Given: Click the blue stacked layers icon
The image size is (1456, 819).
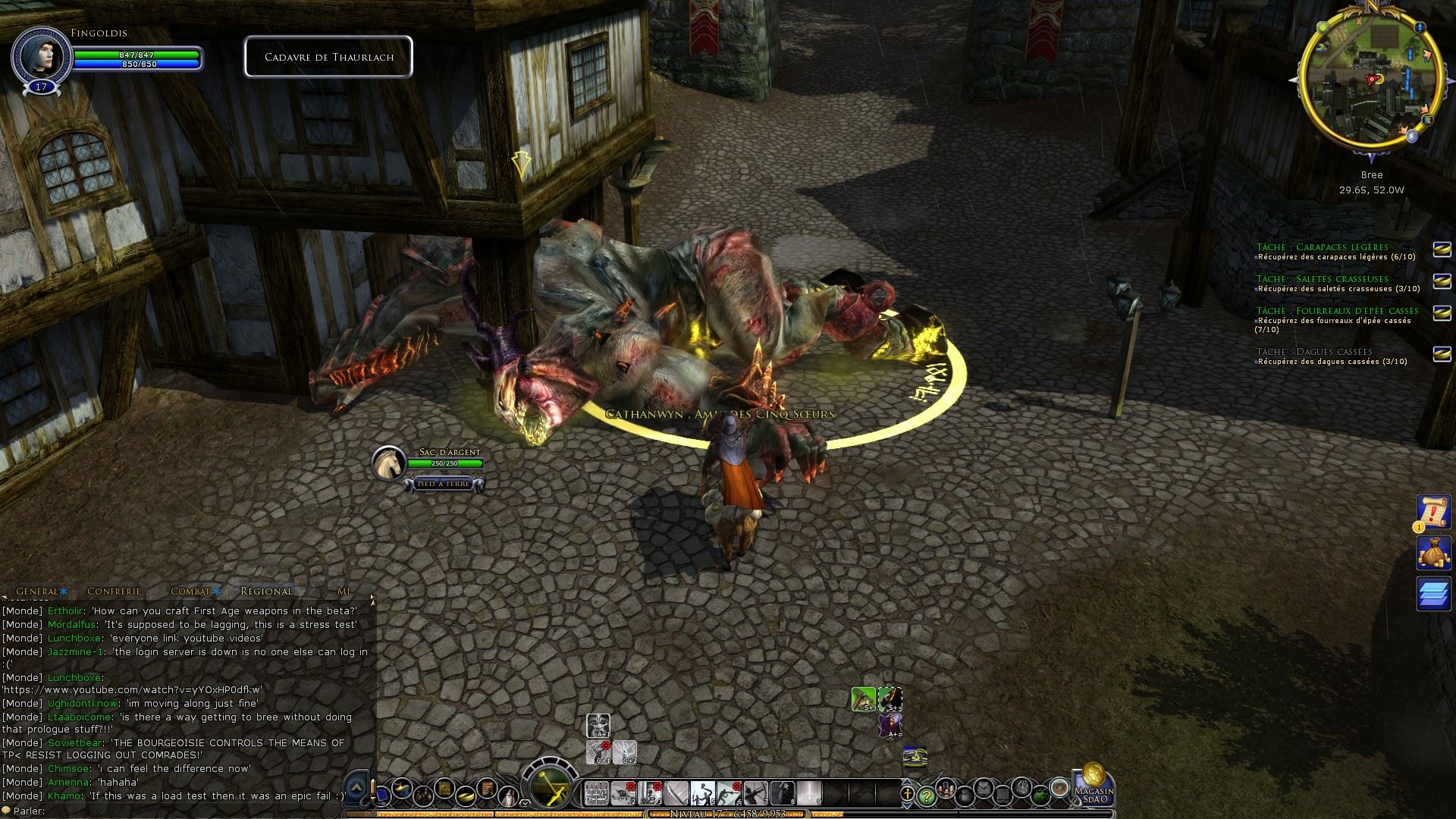Looking at the screenshot, I should [x=1433, y=593].
